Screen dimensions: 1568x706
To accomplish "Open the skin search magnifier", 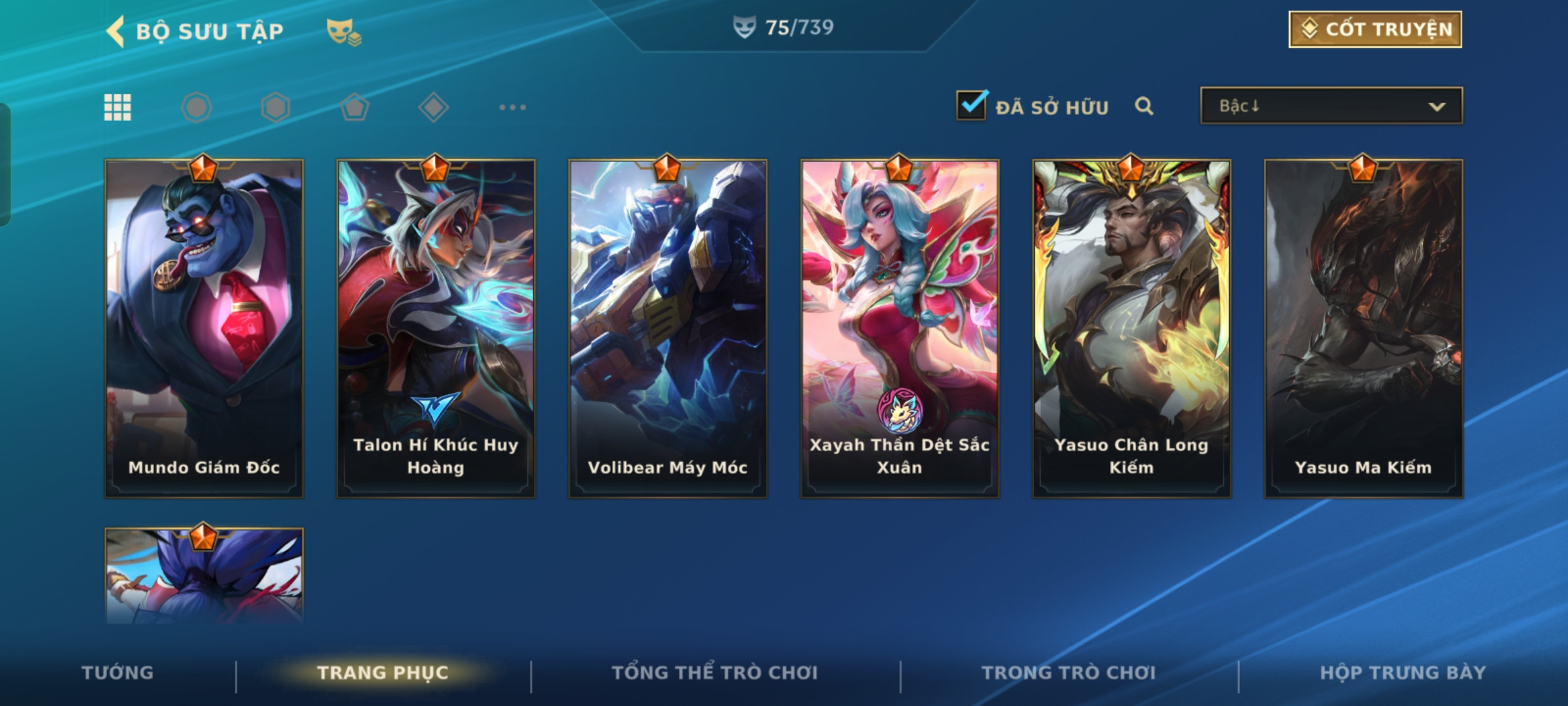I will pyautogui.click(x=1143, y=106).
